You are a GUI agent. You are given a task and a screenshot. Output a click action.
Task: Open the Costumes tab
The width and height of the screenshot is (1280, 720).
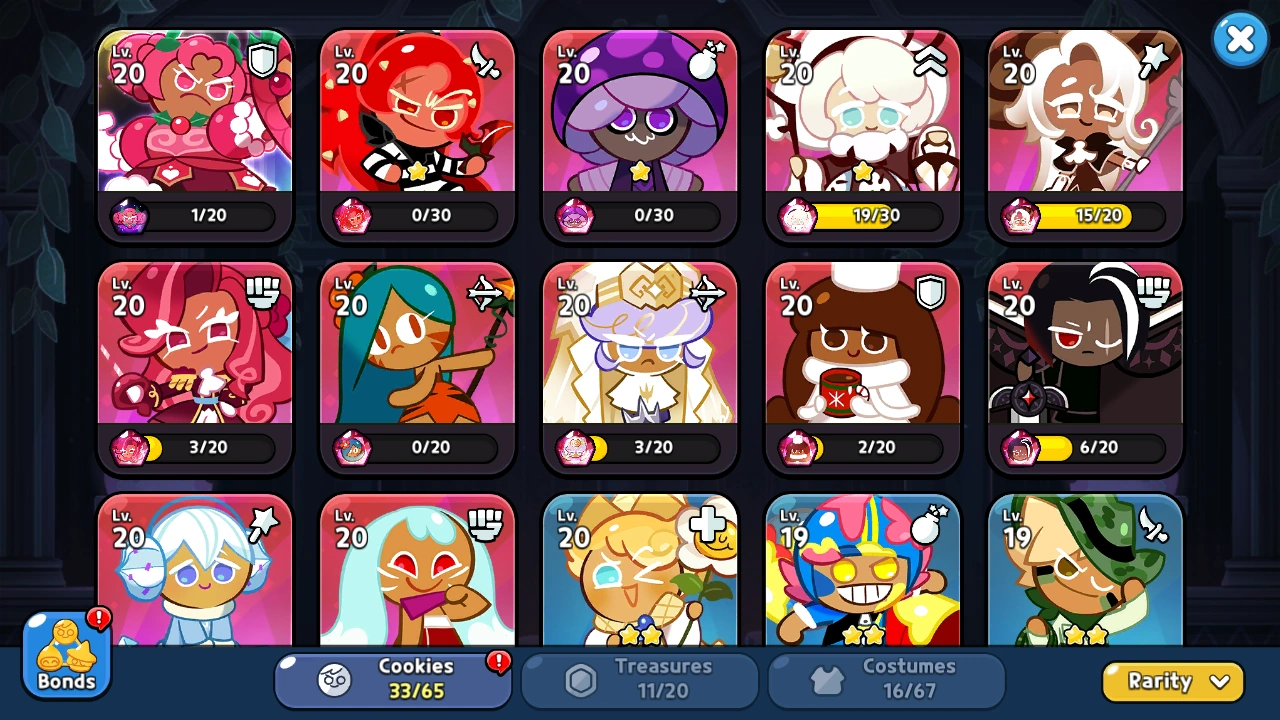click(885, 681)
